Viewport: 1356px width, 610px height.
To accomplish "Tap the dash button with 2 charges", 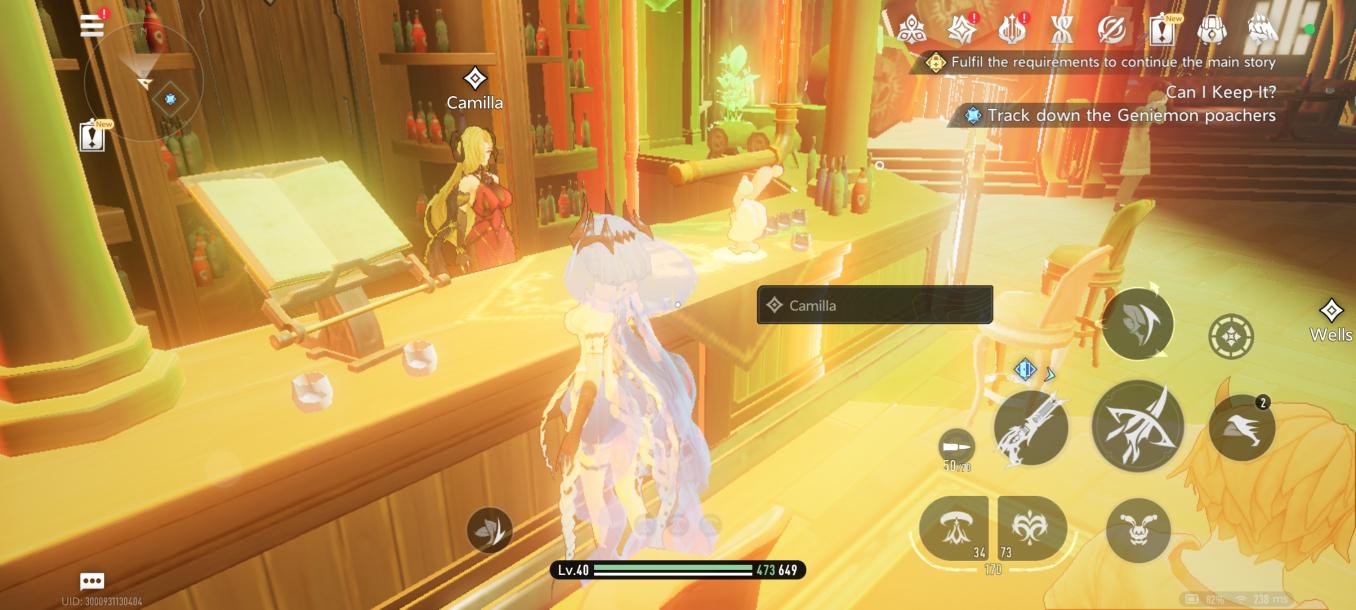I will pos(1241,428).
